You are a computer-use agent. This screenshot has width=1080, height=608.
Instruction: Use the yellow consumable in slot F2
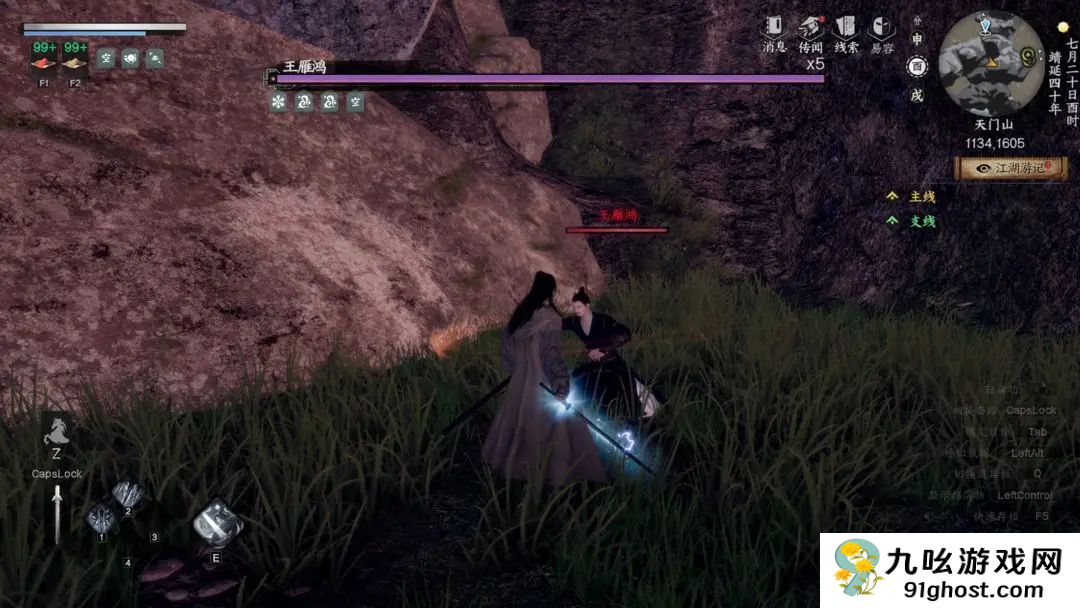pyautogui.click(x=75, y=62)
